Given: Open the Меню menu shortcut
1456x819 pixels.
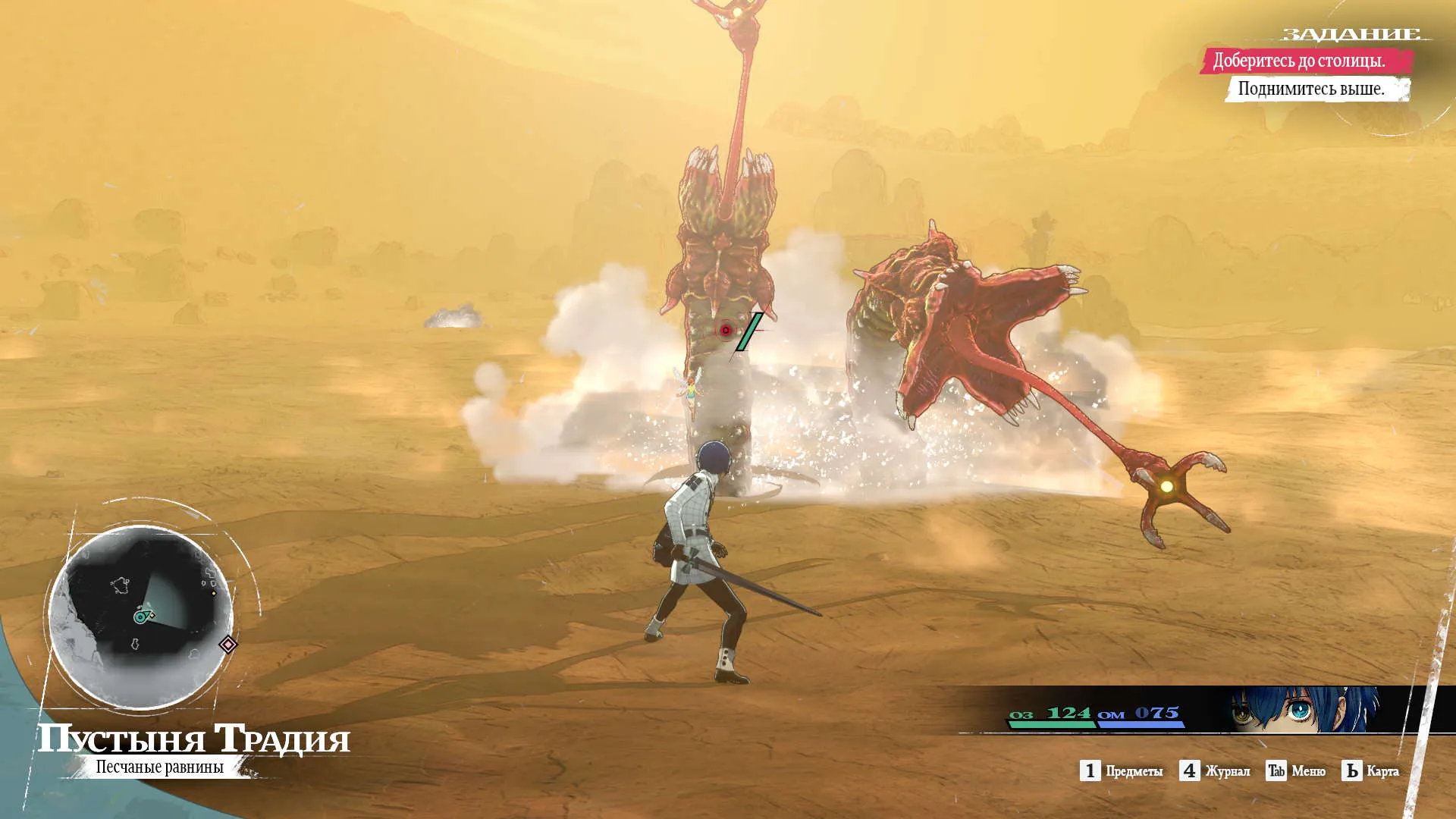Looking at the screenshot, I should point(1296,771).
